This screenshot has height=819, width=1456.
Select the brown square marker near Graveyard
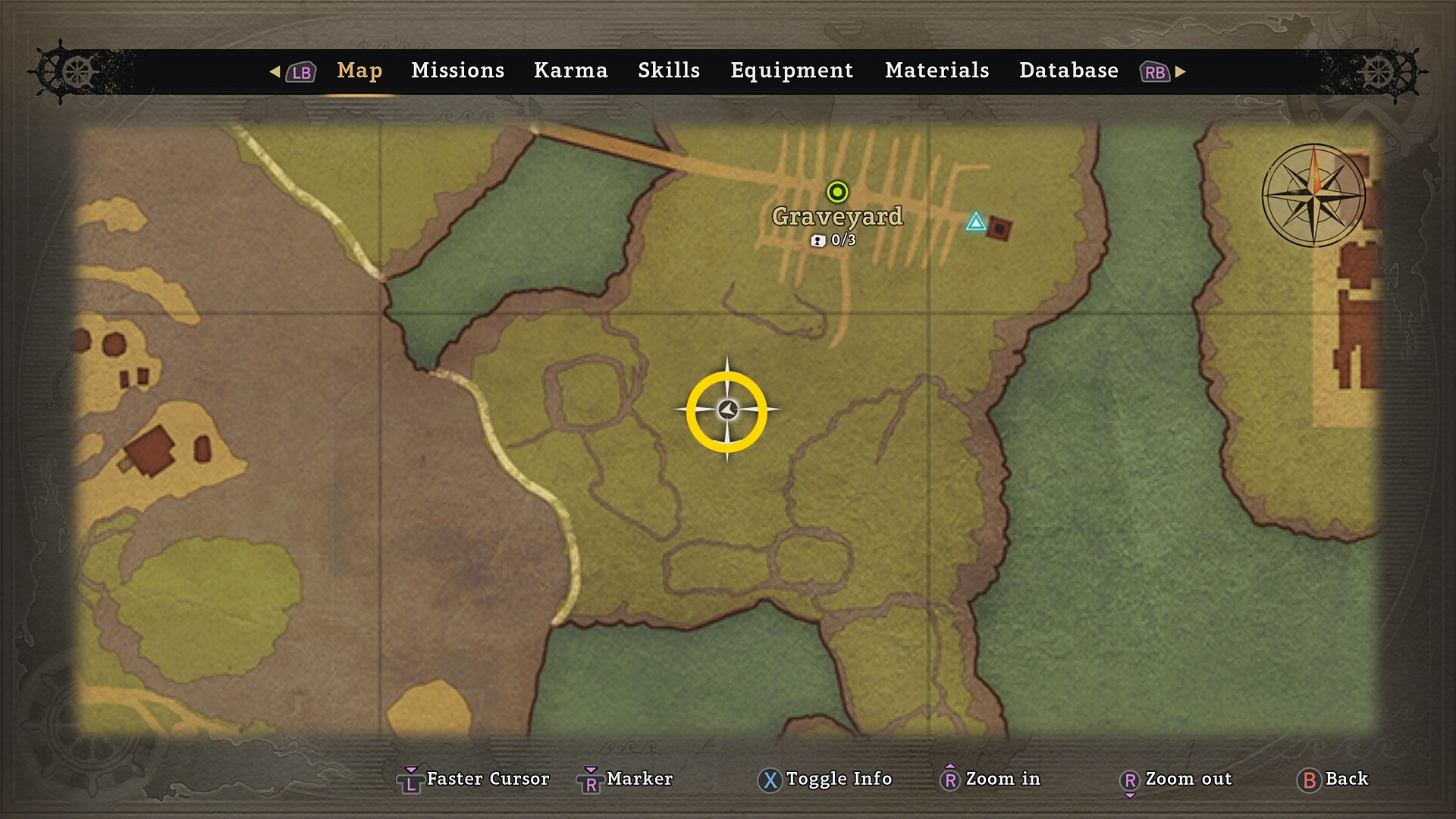coord(999,227)
